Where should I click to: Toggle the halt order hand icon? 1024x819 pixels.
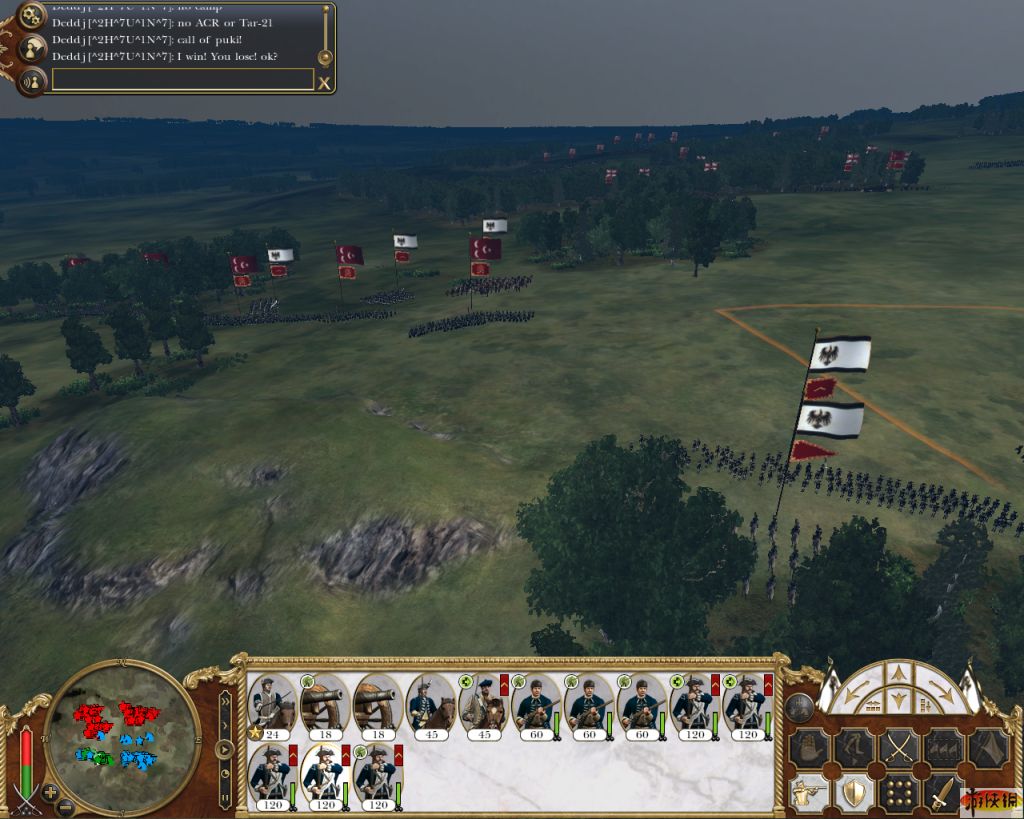coord(809,746)
